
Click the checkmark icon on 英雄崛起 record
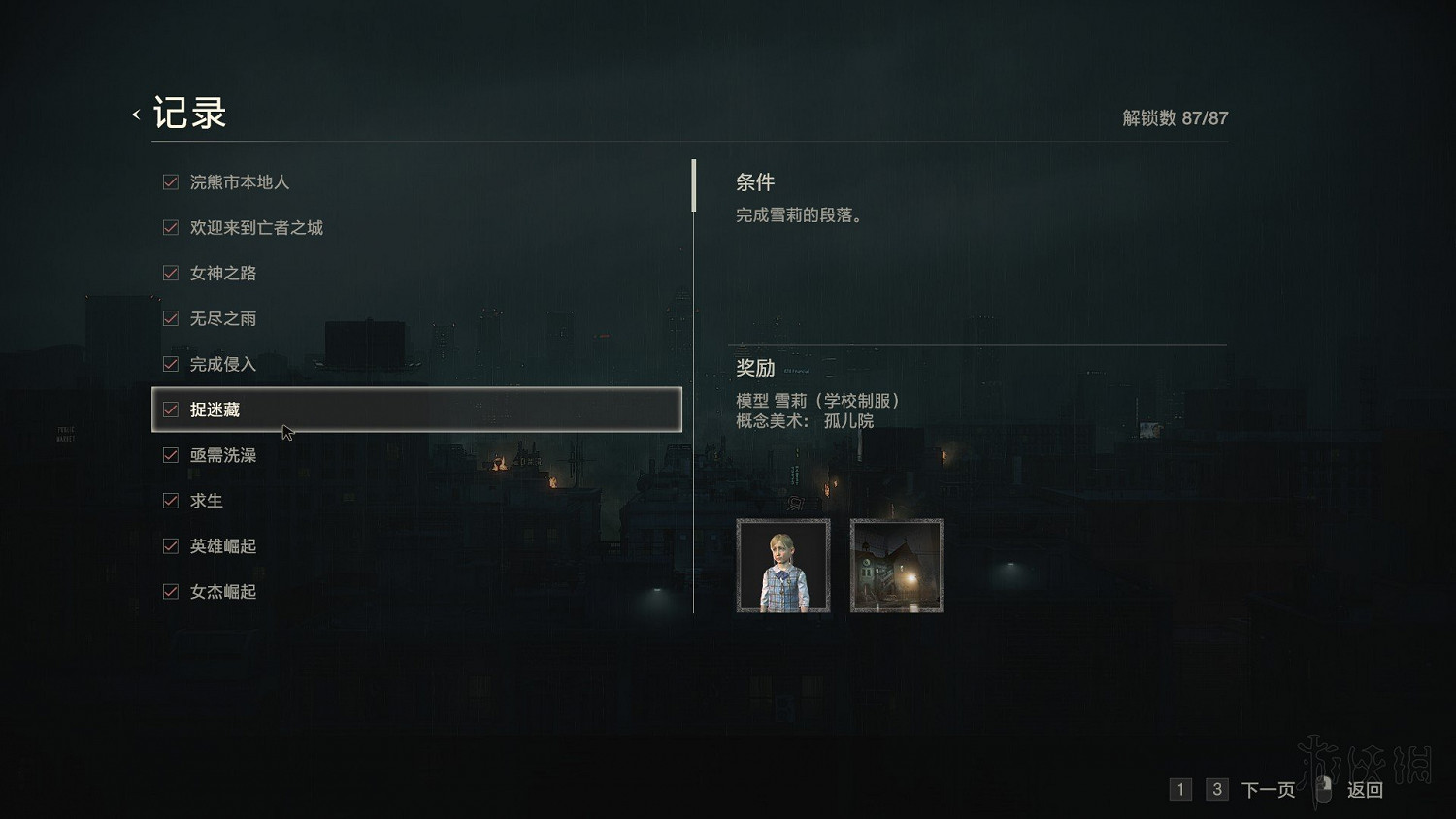[x=170, y=545]
